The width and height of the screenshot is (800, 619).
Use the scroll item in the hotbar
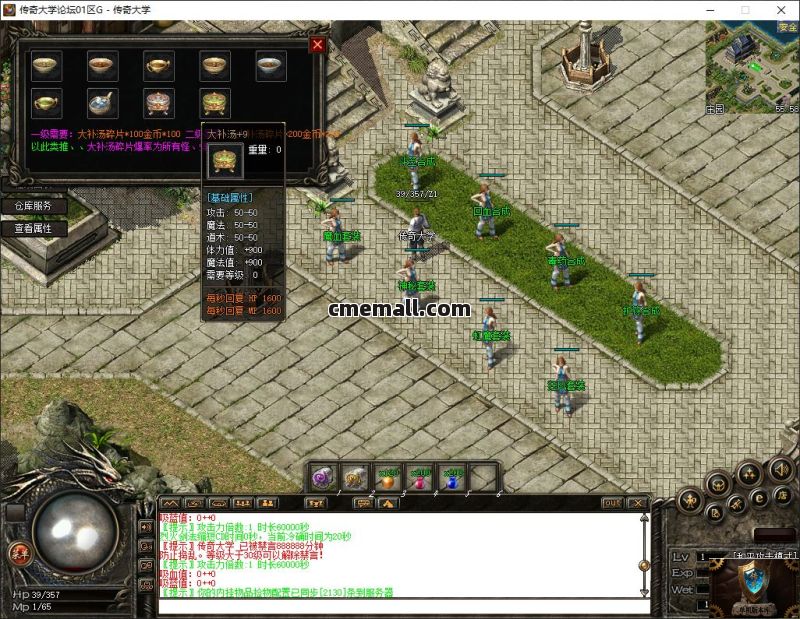tap(356, 477)
